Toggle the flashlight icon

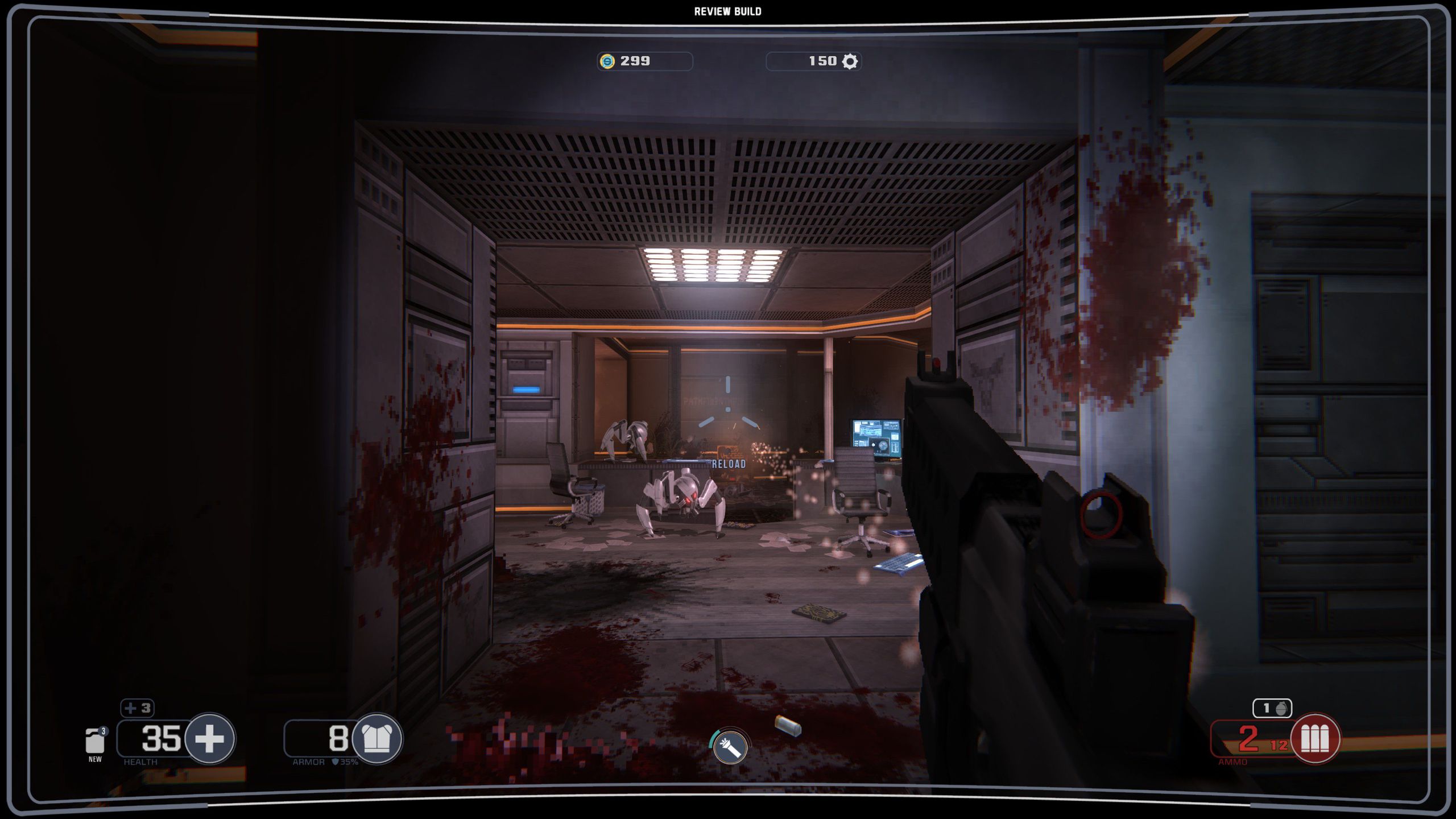pyautogui.click(x=730, y=747)
